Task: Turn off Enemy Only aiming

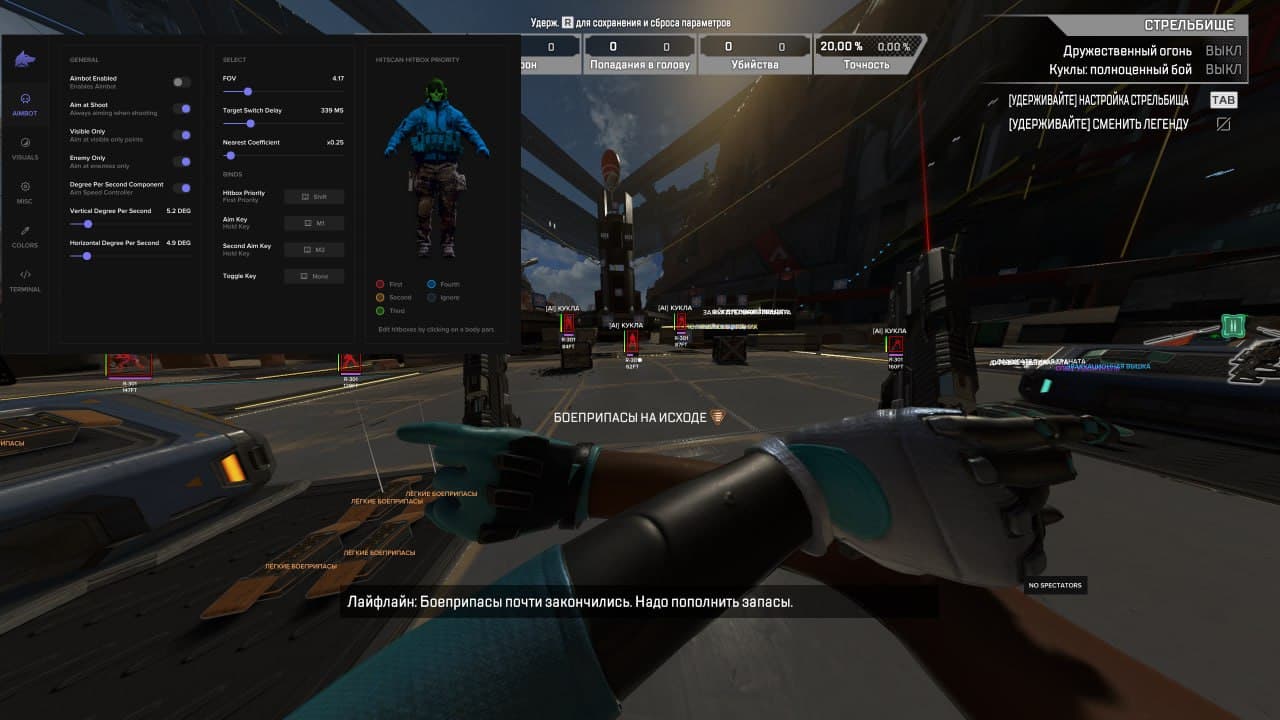Action: point(182,161)
